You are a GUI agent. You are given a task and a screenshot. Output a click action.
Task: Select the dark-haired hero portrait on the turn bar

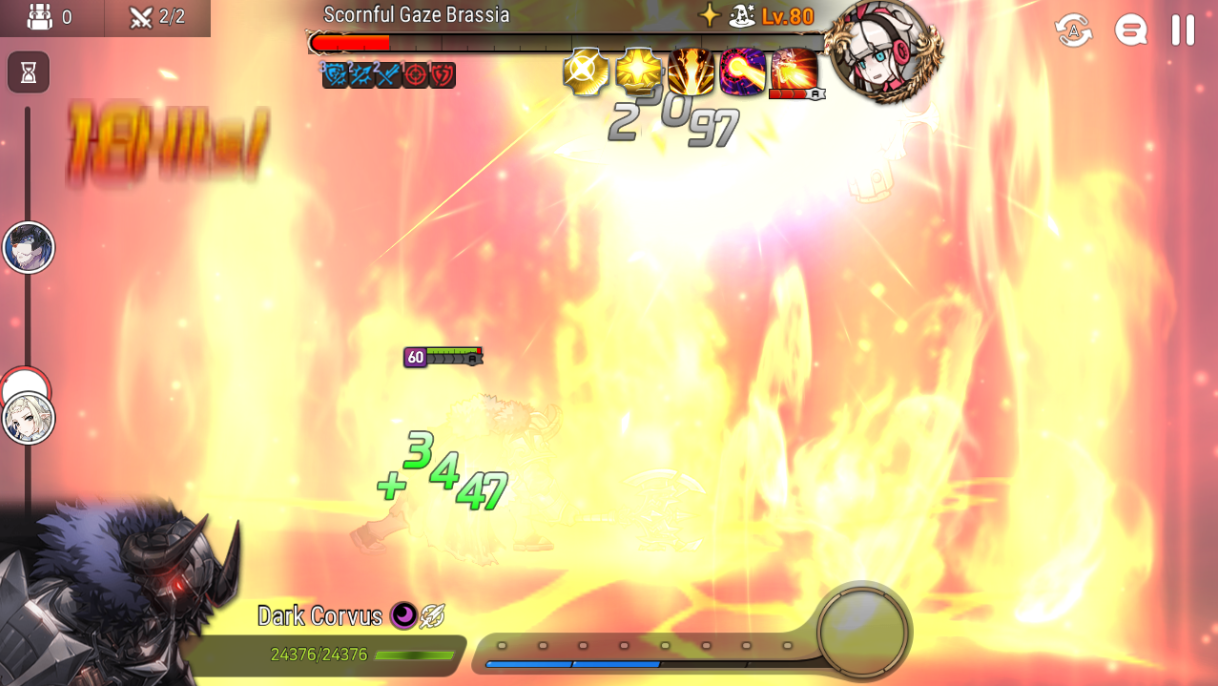28,248
